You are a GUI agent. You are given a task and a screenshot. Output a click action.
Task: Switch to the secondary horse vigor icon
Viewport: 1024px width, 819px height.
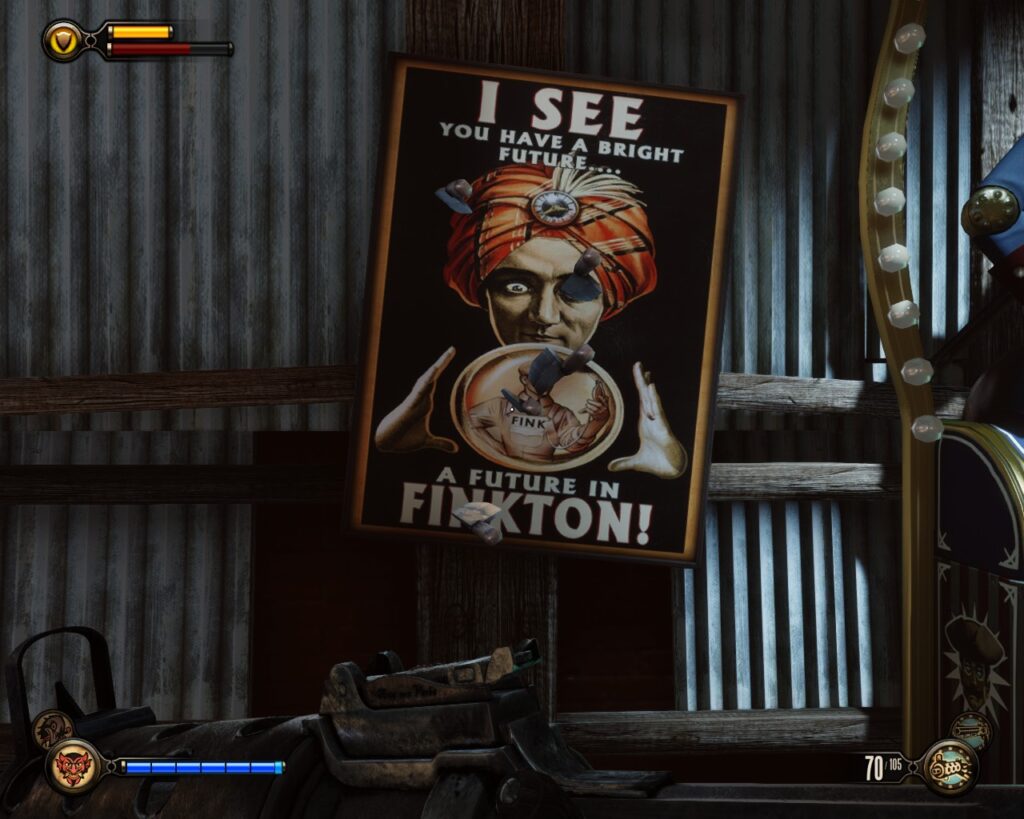(x=51, y=729)
